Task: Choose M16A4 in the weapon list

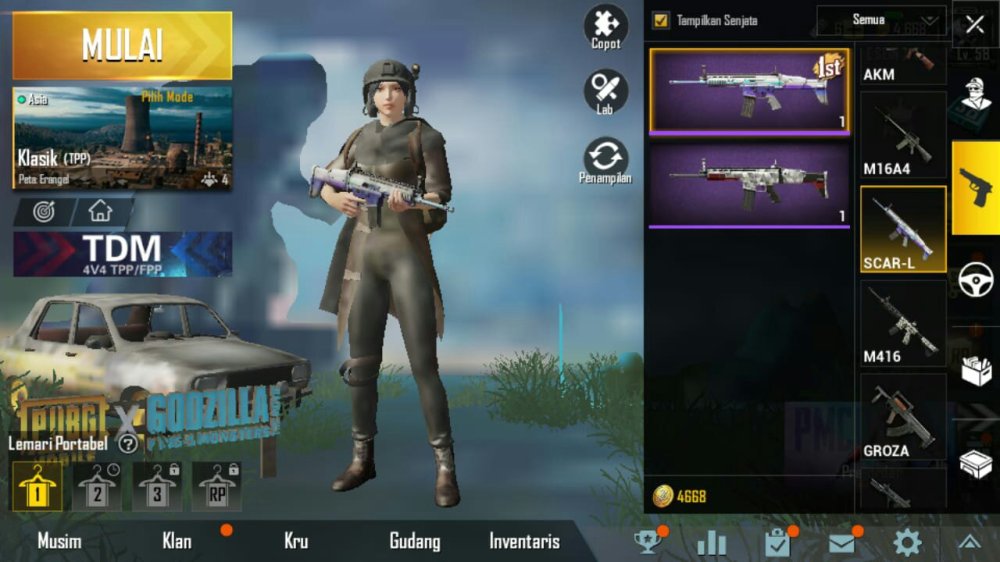Action: [901, 136]
